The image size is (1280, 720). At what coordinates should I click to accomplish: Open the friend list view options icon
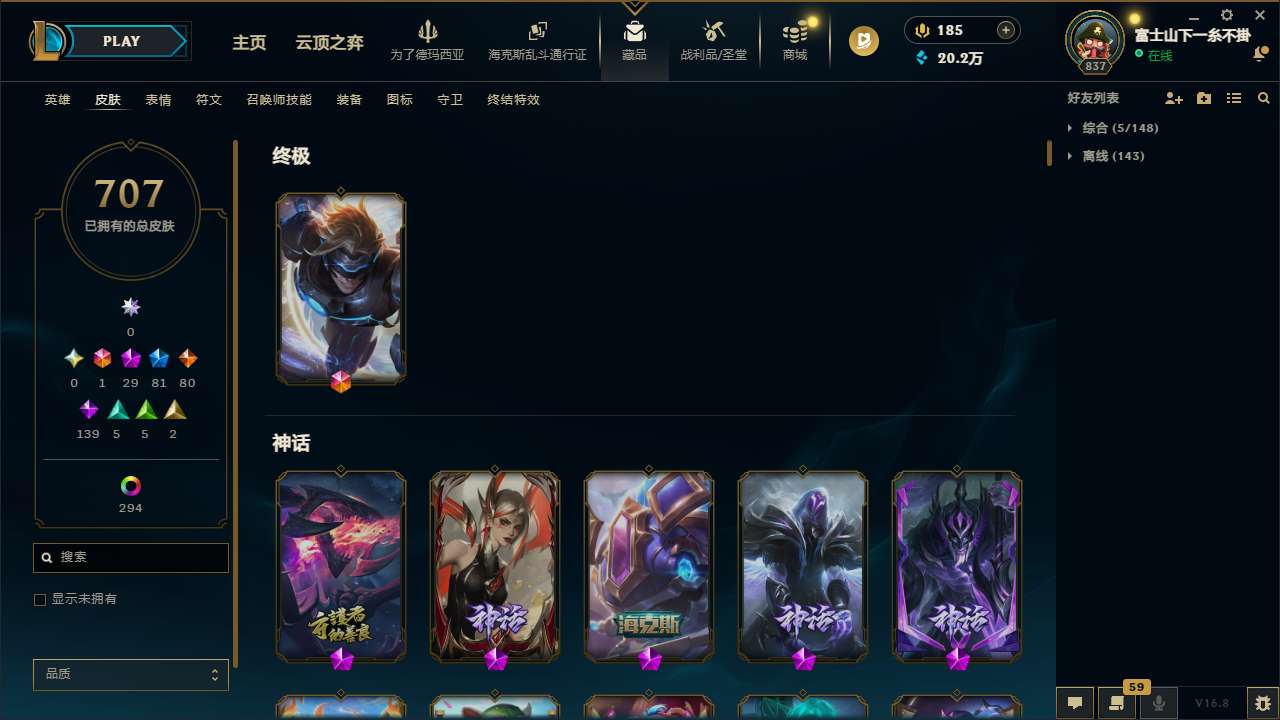(1233, 98)
